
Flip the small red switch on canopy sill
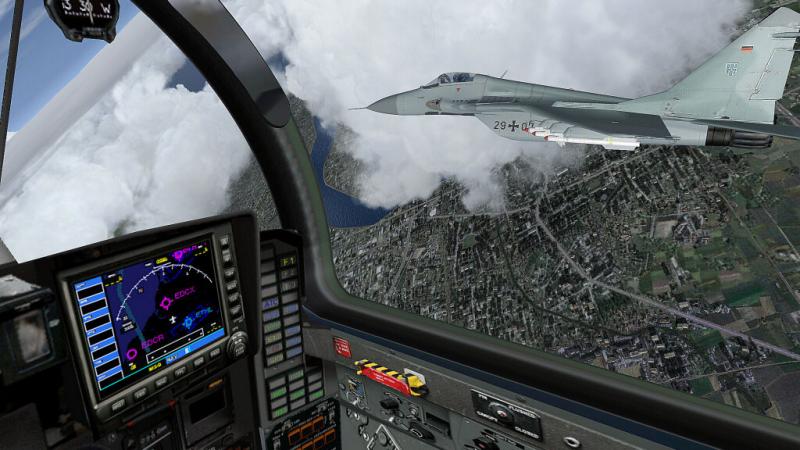click(x=342, y=347)
